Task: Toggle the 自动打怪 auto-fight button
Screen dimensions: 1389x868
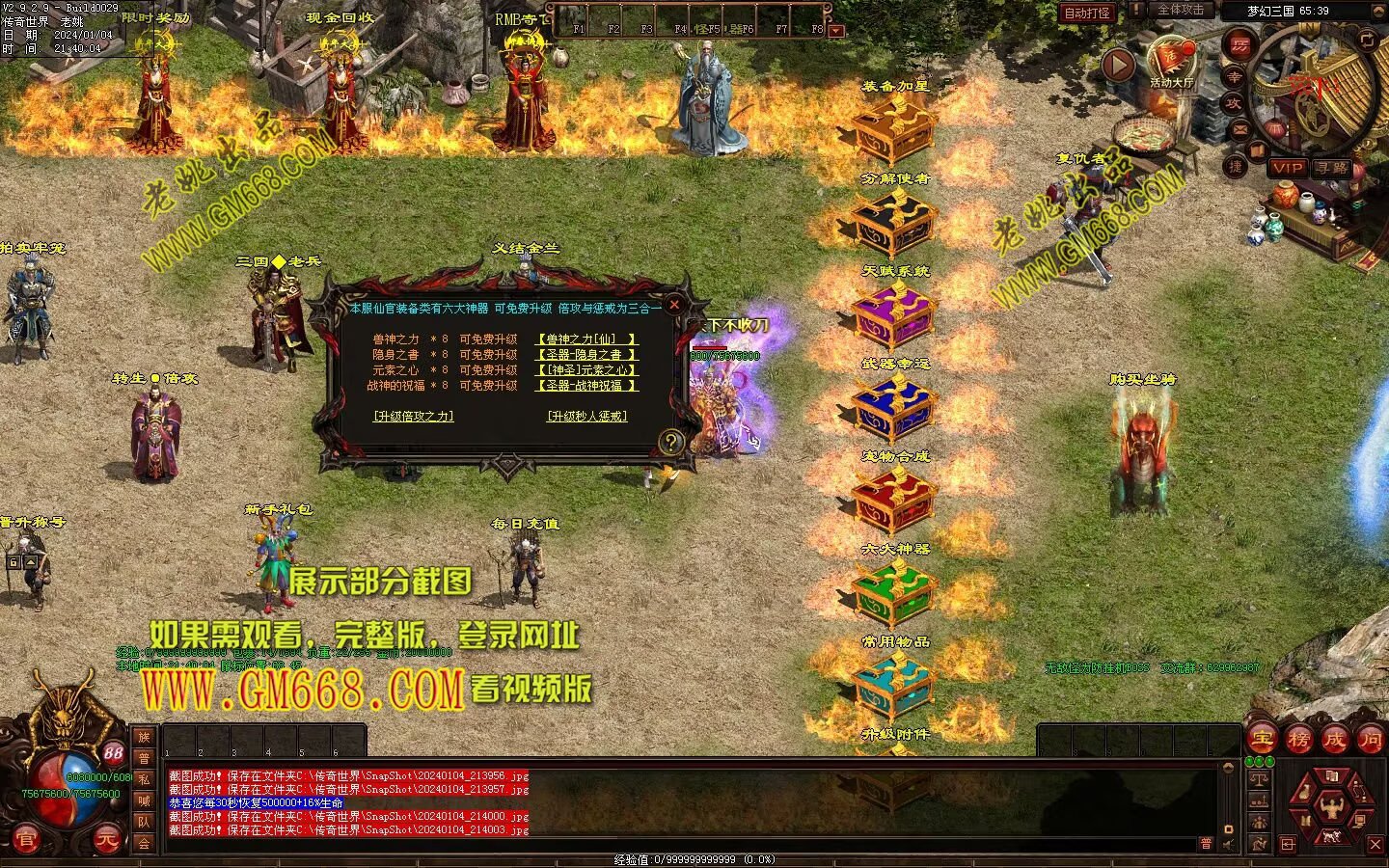Action: click(1087, 13)
